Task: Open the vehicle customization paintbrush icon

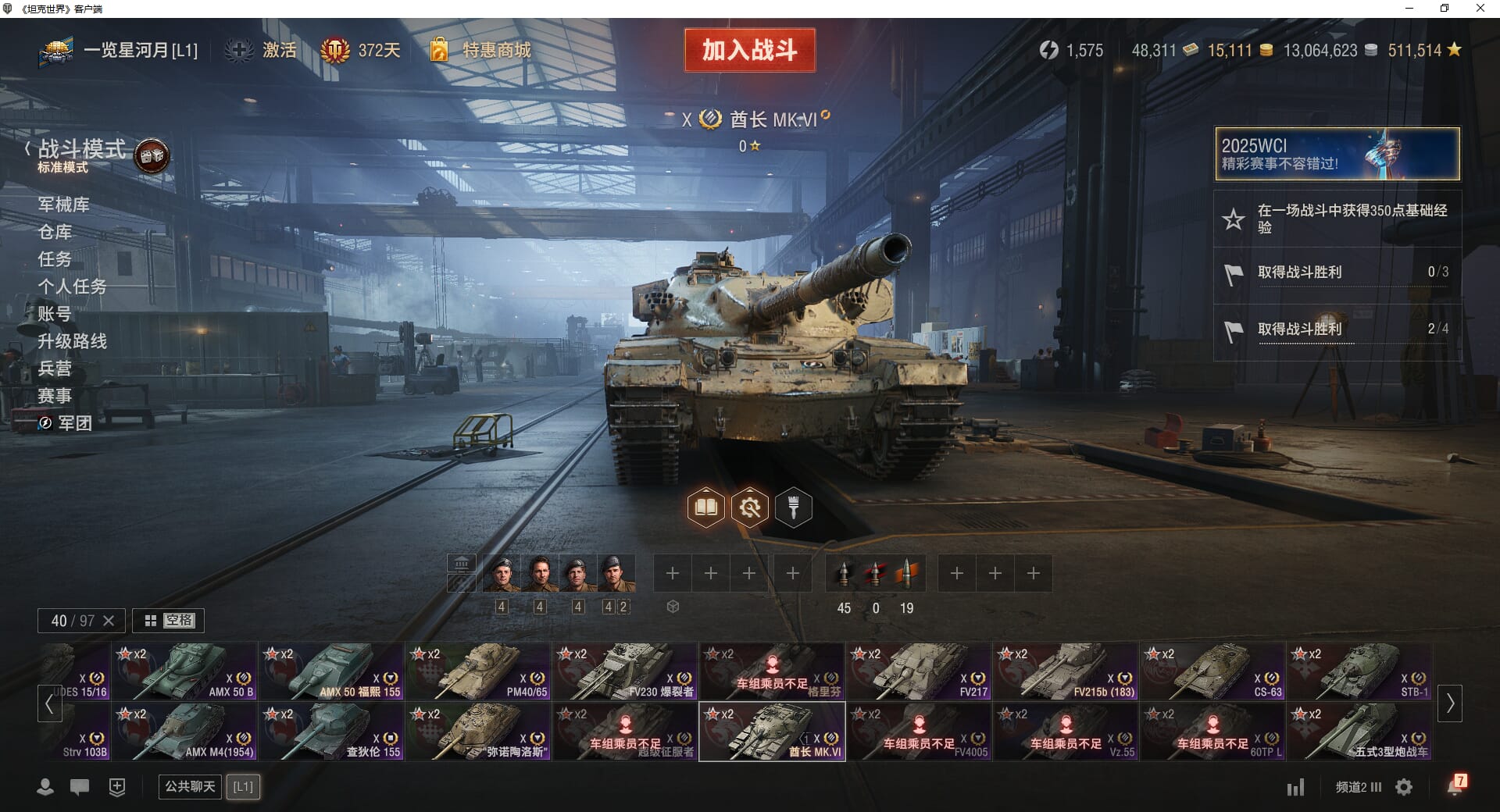Action: (793, 508)
